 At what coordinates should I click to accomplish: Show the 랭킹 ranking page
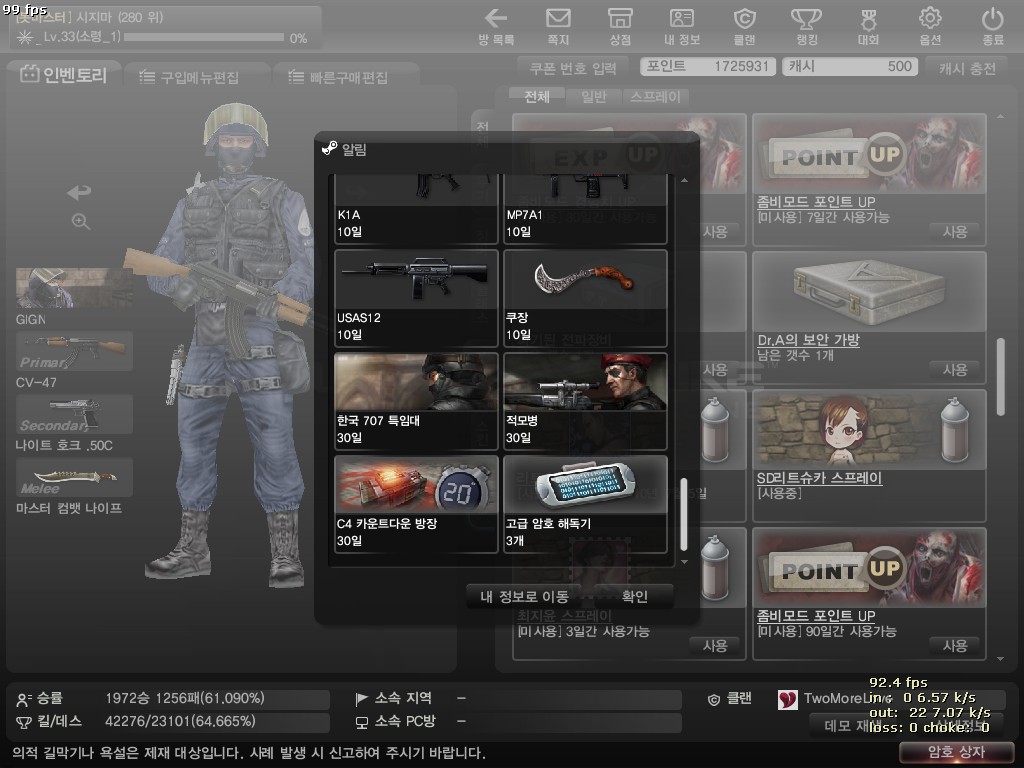coord(806,26)
